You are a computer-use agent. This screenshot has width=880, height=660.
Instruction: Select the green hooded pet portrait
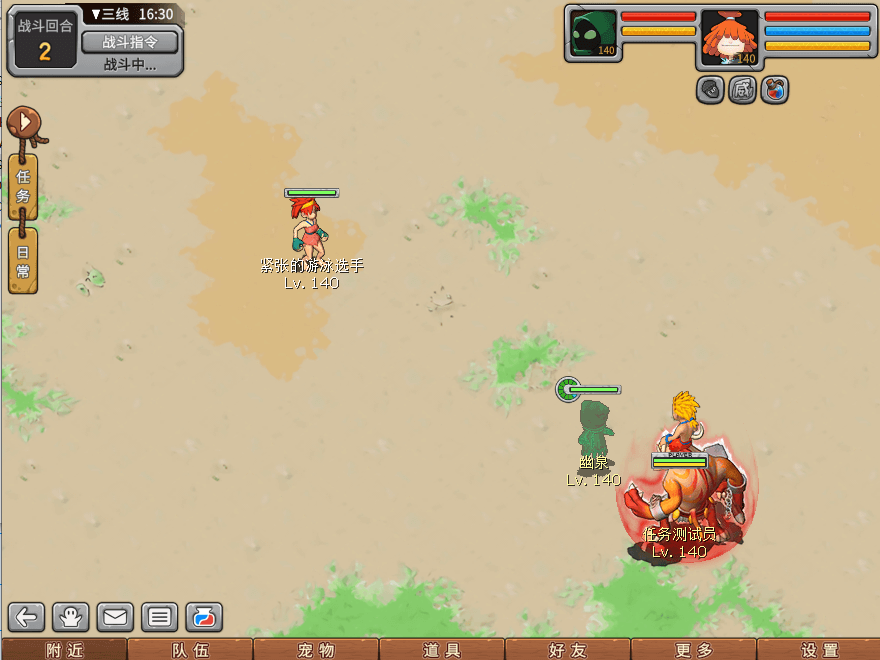(x=593, y=35)
